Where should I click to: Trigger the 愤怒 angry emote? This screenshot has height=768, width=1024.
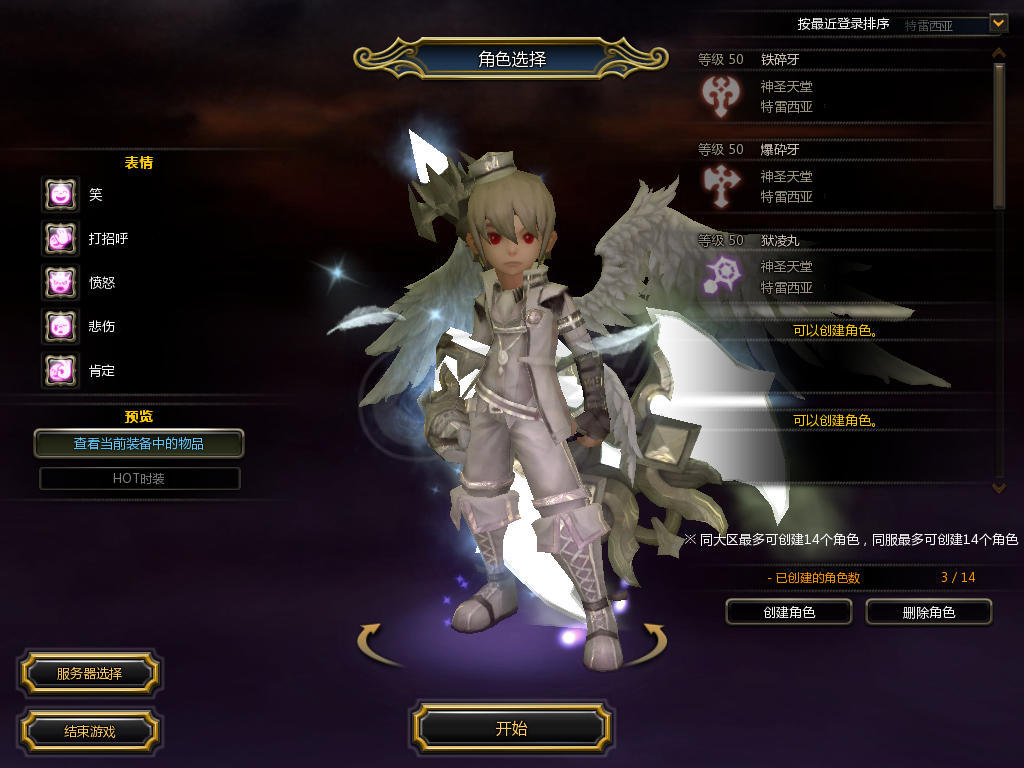pos(60,283)
